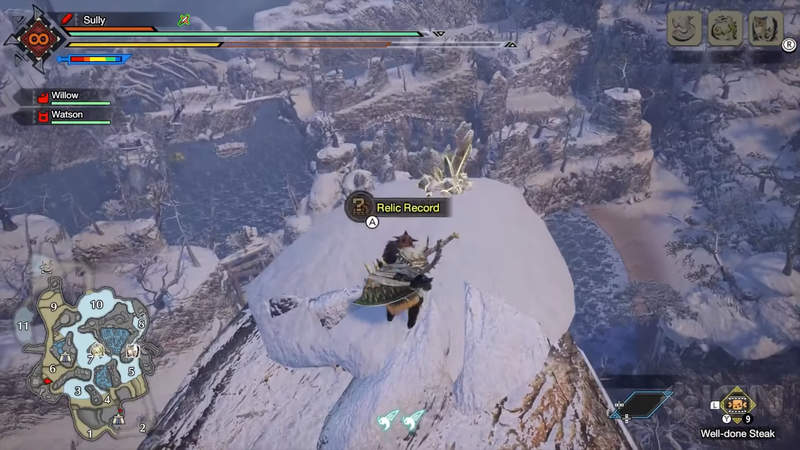Click the wirebug charge icons
Viewport: 800px width, 450px height.
tap(400, 421)
